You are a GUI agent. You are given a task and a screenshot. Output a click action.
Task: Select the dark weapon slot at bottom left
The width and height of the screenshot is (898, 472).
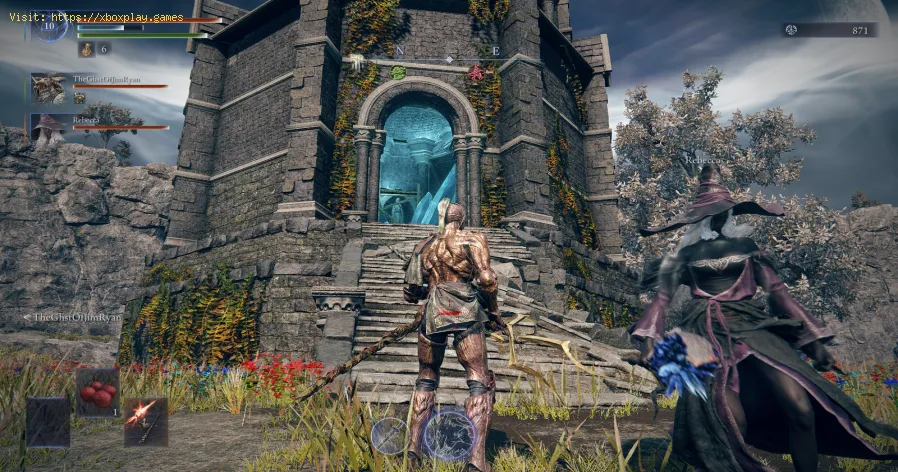pos(48,421)
